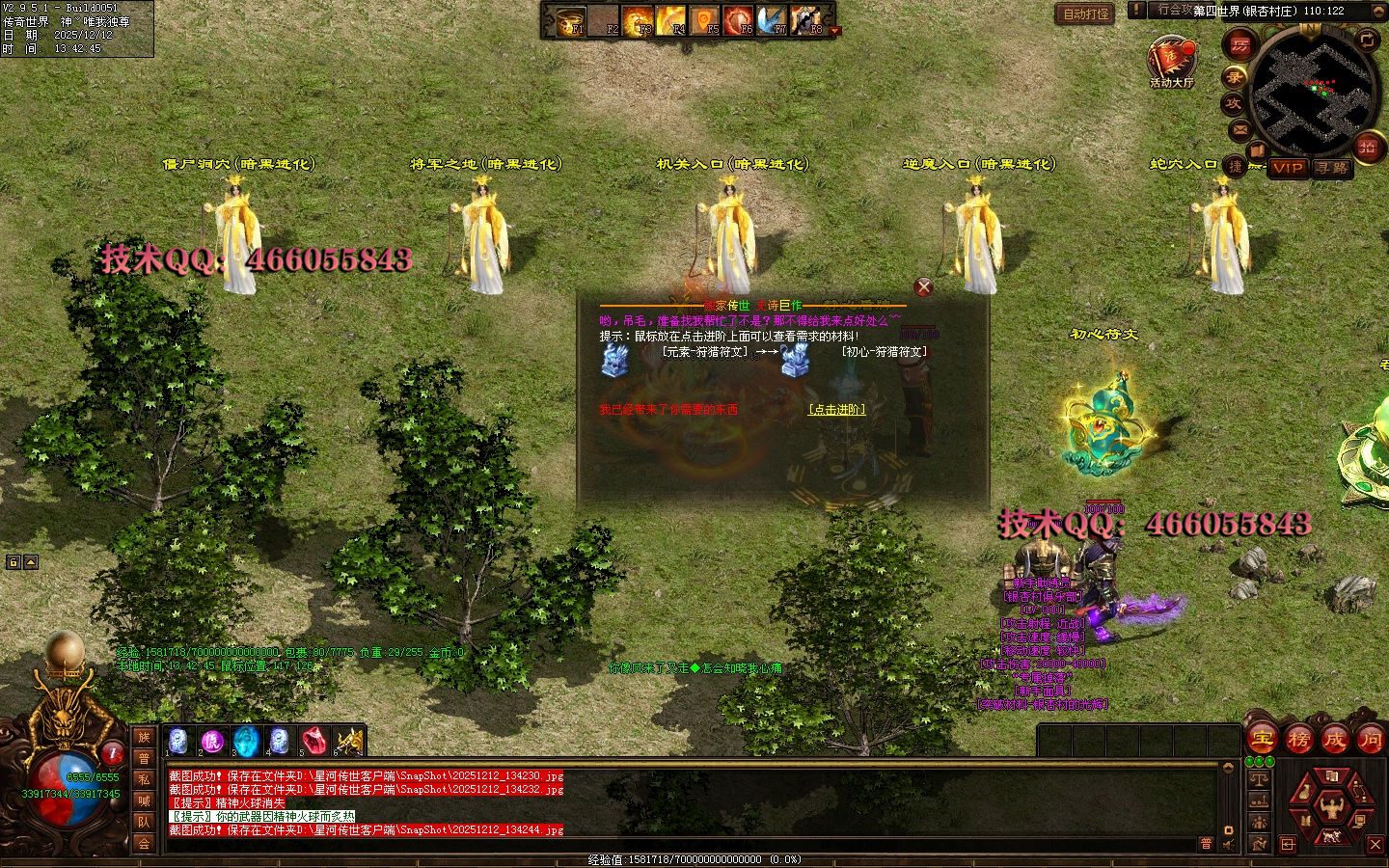Open the 宝 treasure shop button

pyautogui.click(x=1262, y=740)
